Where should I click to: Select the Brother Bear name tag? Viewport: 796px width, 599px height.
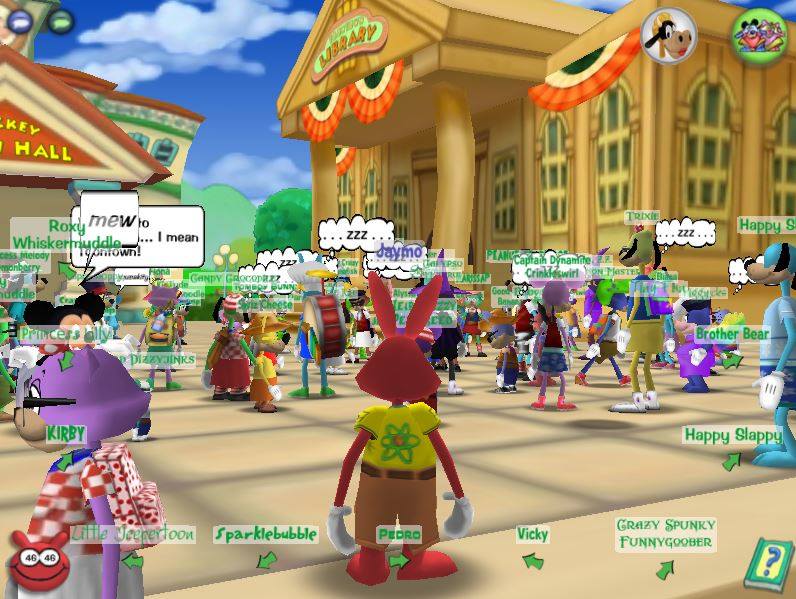(x=732, y=333)
